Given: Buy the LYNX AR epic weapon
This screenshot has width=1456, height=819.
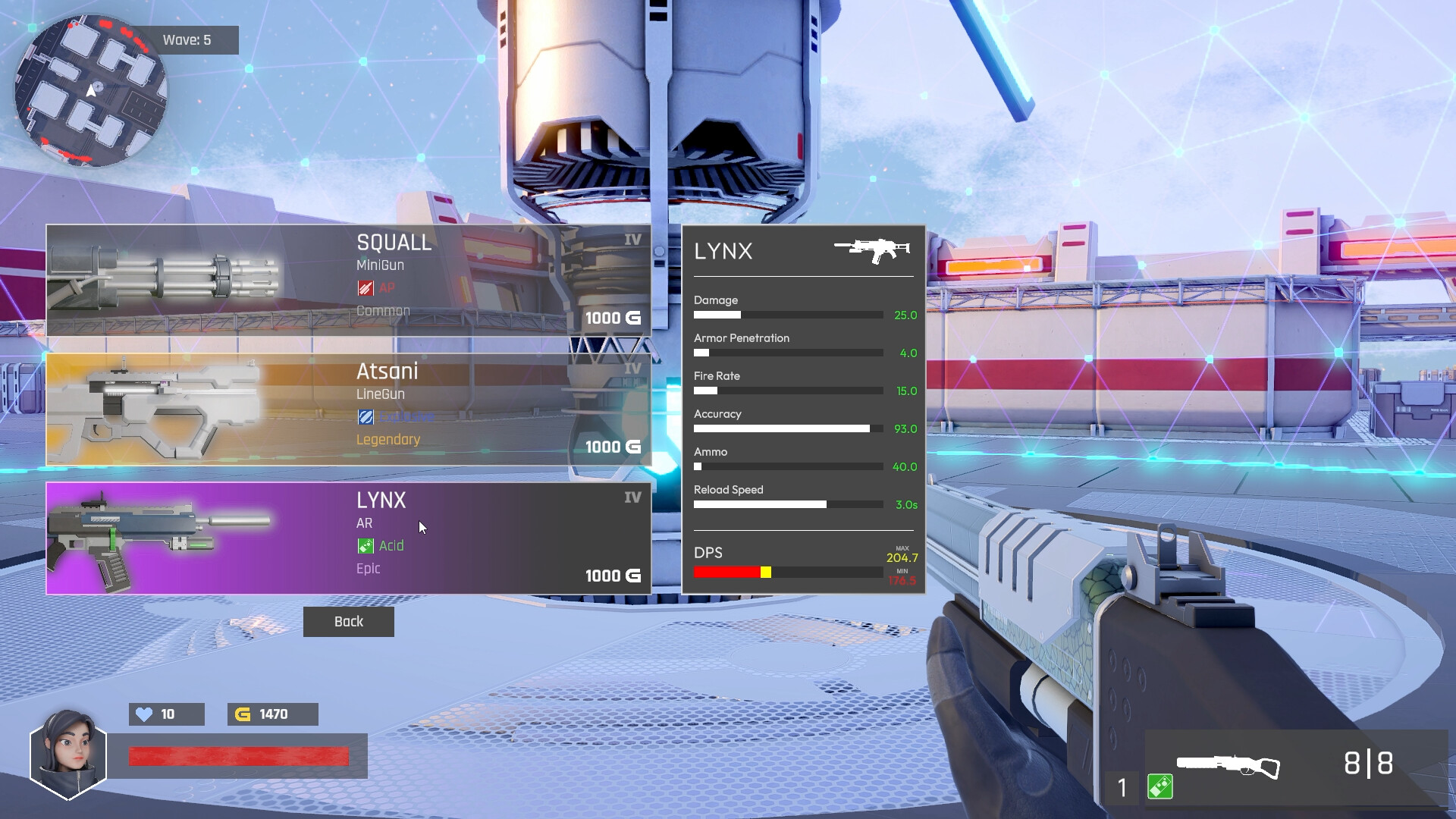Looking at the screenshot, I should coord(349,538).
